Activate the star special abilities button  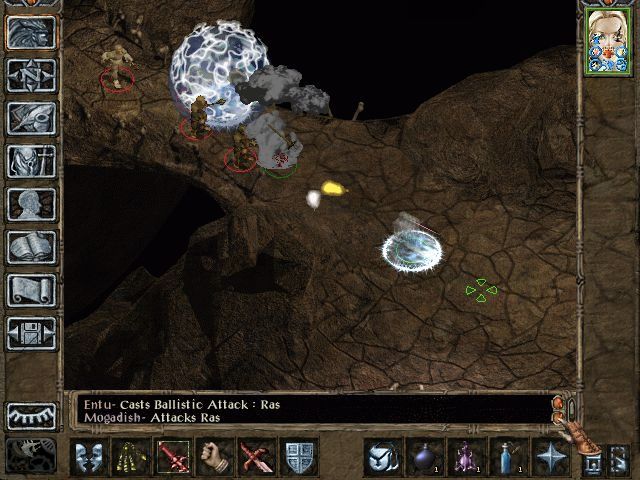[x=549, y=457]
